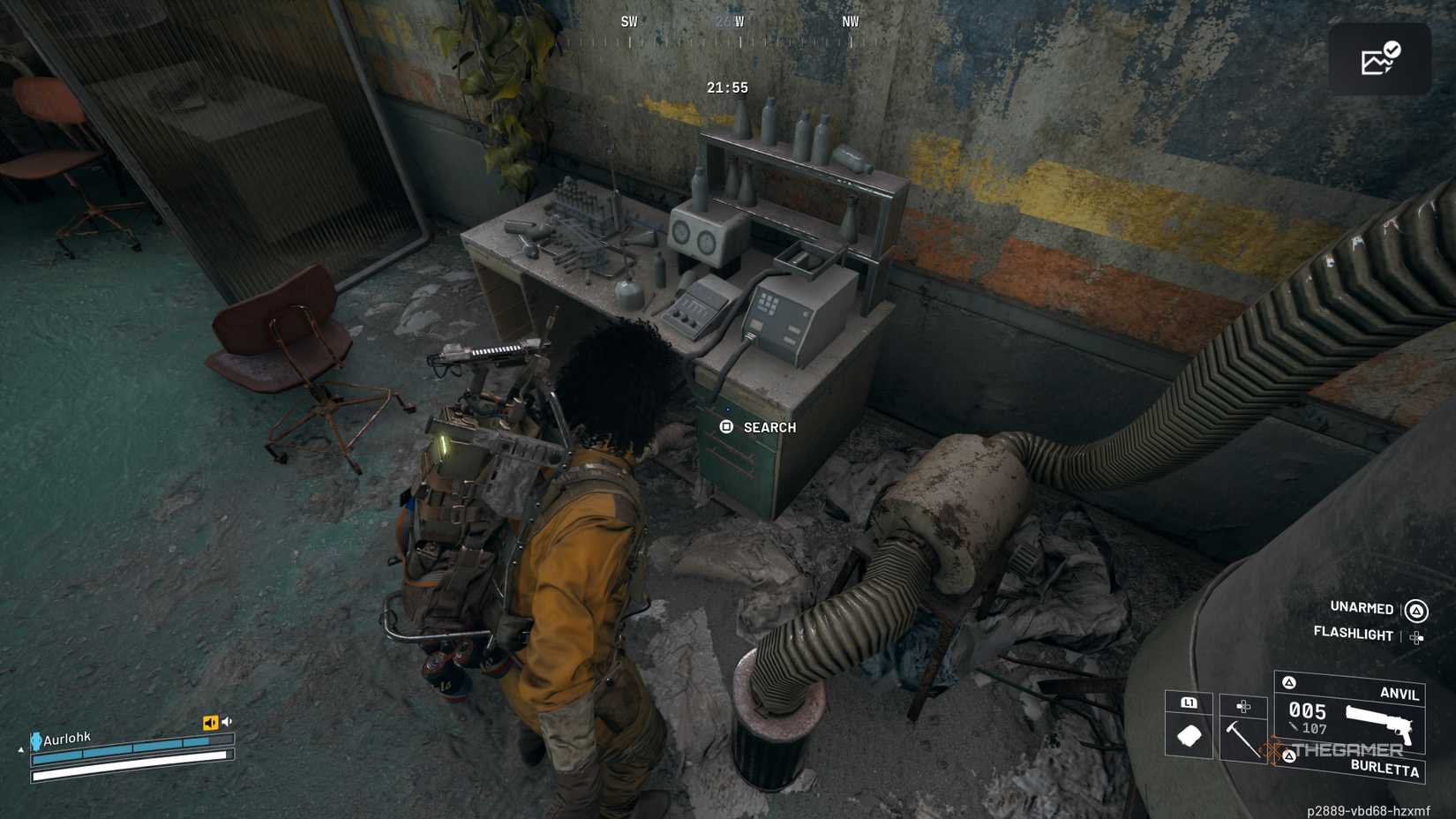Click the ANVIL weapon name label

point(1400,694)
